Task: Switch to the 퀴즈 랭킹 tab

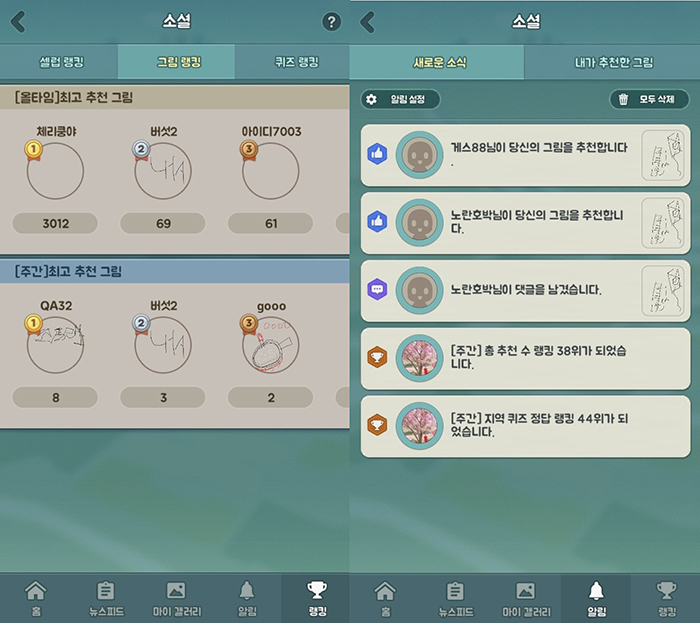Action: 295,62
